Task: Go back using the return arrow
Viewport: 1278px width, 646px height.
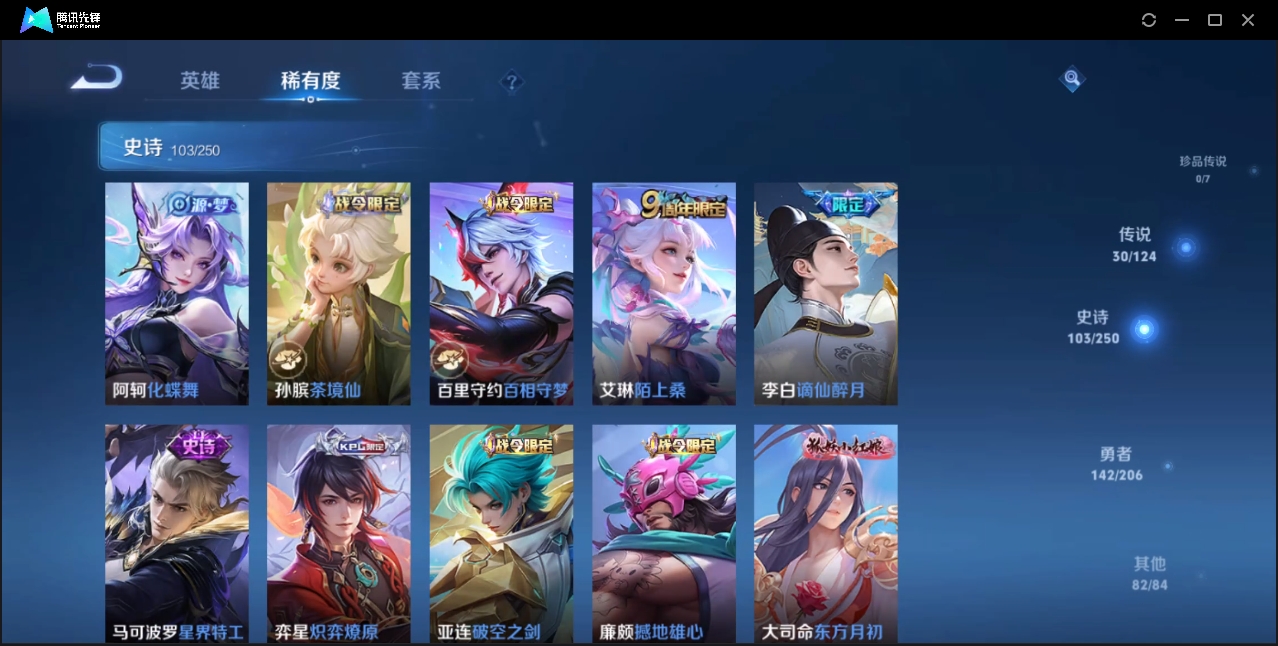Action: (97, 77)
